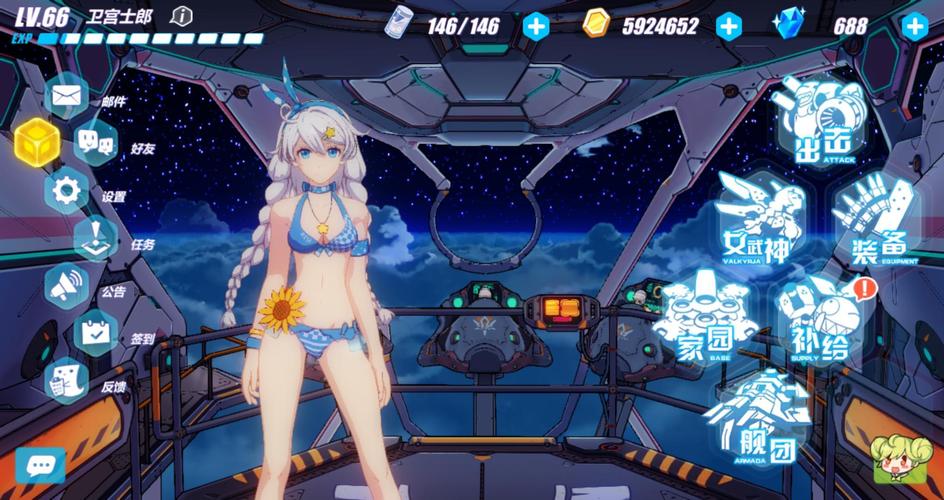Open the settings (设置) gear

[67, 189]
